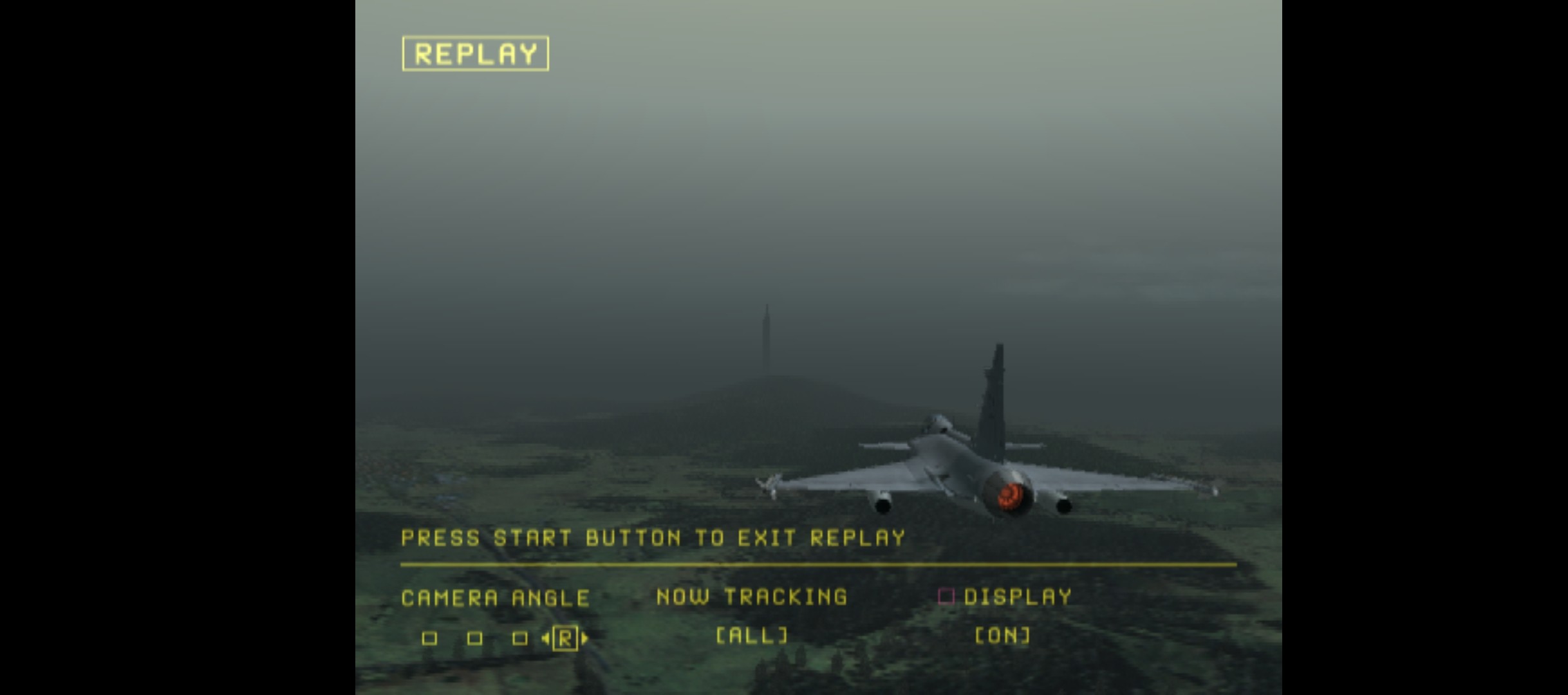Select the third camera angle square icon
The width and height of the screenshot is (1568, 695).
point(519,639)
